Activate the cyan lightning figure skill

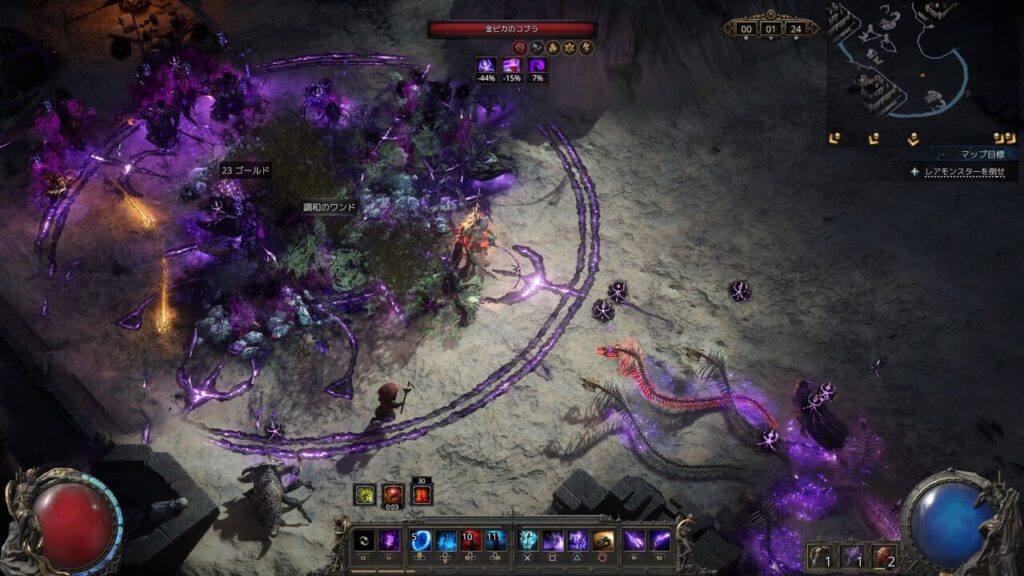(528, 541)
